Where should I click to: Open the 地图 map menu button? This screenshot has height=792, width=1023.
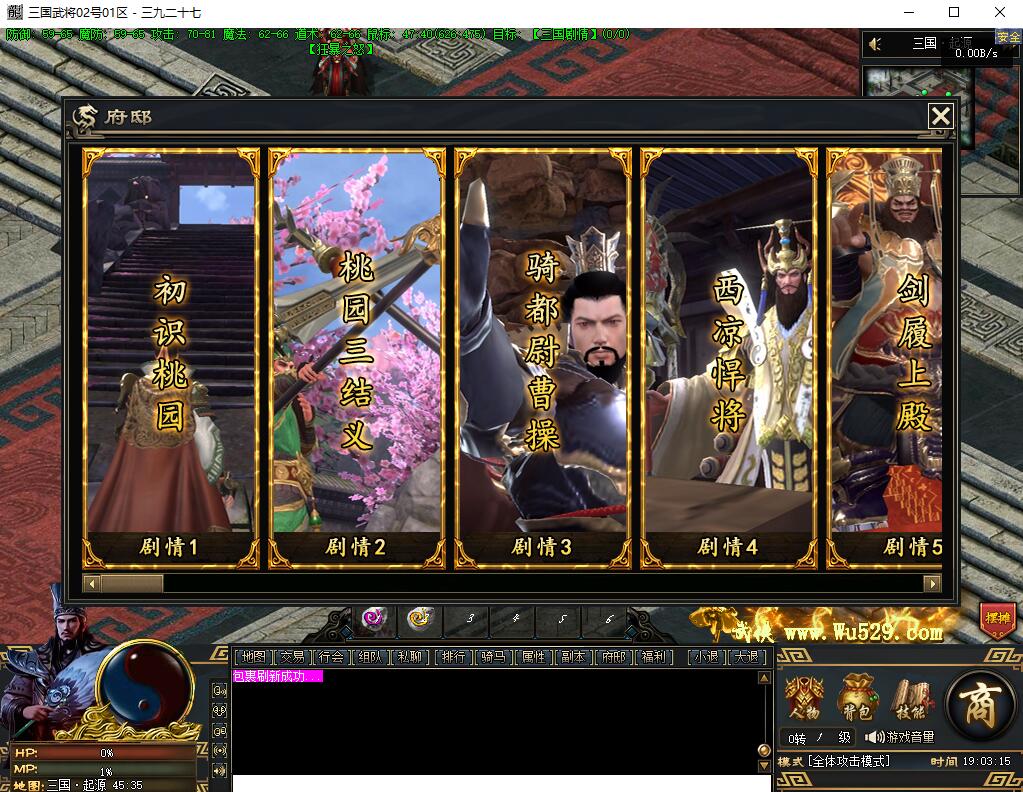(254, 657)
